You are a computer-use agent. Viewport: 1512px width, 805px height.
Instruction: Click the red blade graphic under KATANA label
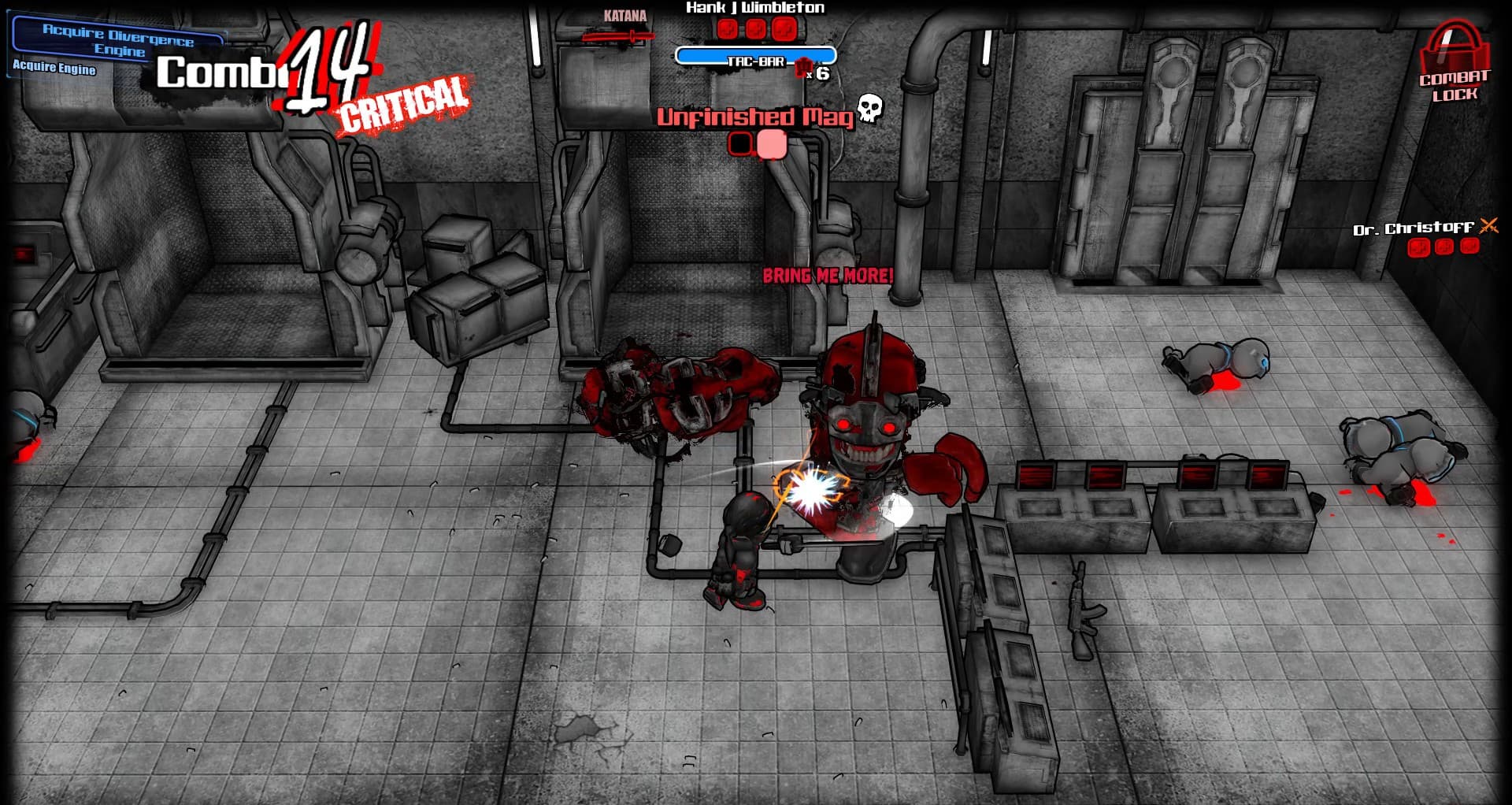pyautogui.click(x=618, y=35)
